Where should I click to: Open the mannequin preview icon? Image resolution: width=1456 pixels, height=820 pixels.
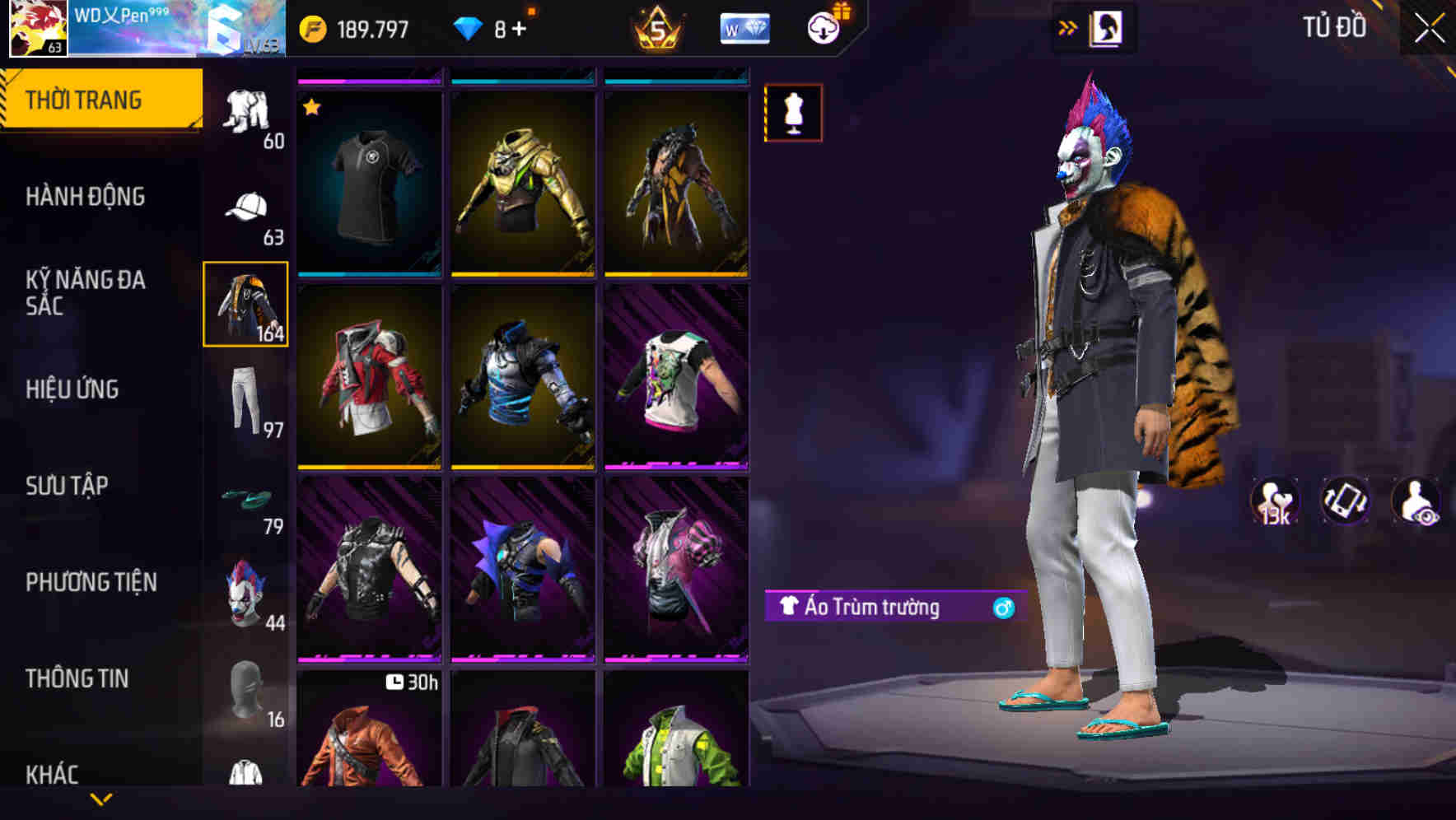coord(793,113)
